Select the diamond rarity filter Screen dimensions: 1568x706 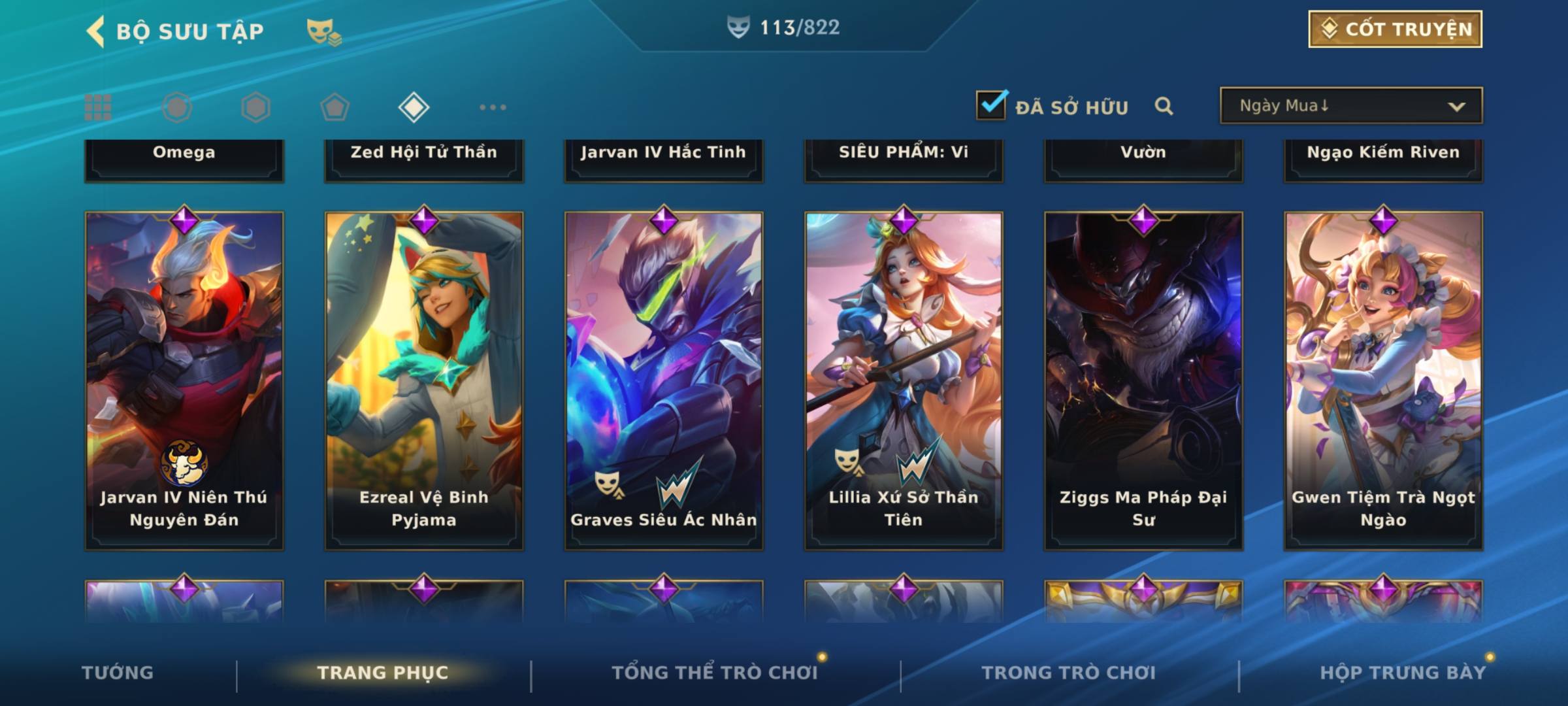tap(414, 107)
